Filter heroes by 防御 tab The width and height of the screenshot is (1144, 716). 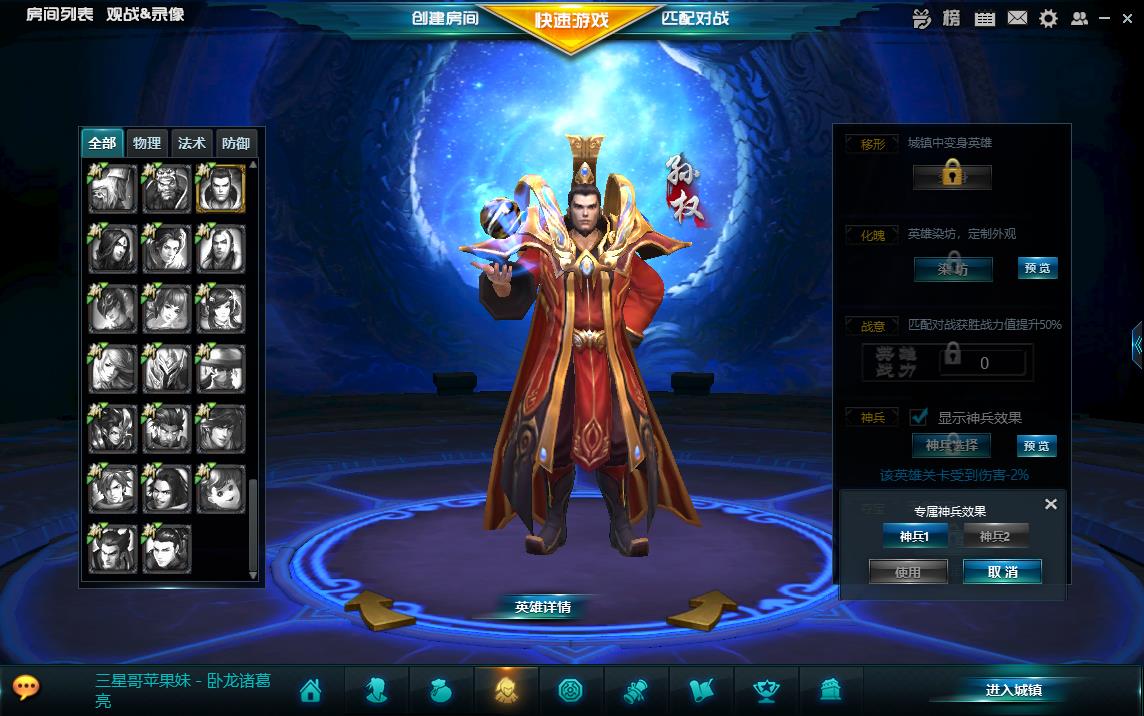(x=236, y=143)
